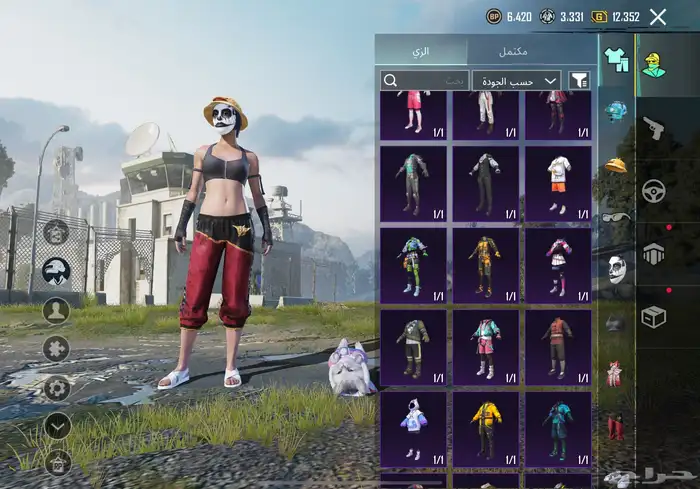Open the box crate category
The width and height of the screenshot is (700, 489).
pyautogui.click(x=654, y=316)
